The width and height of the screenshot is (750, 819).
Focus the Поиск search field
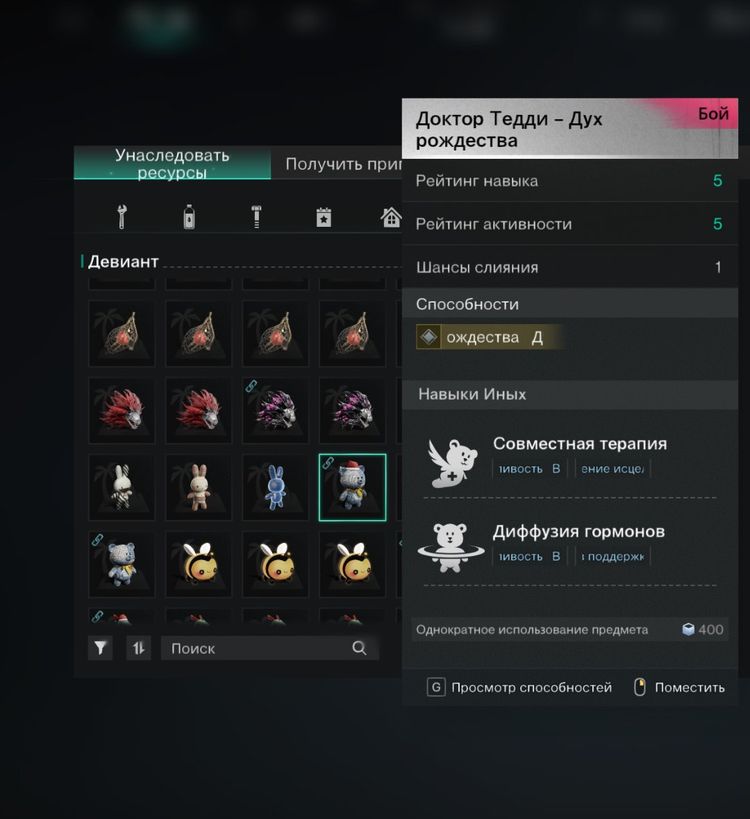point(255,648)
